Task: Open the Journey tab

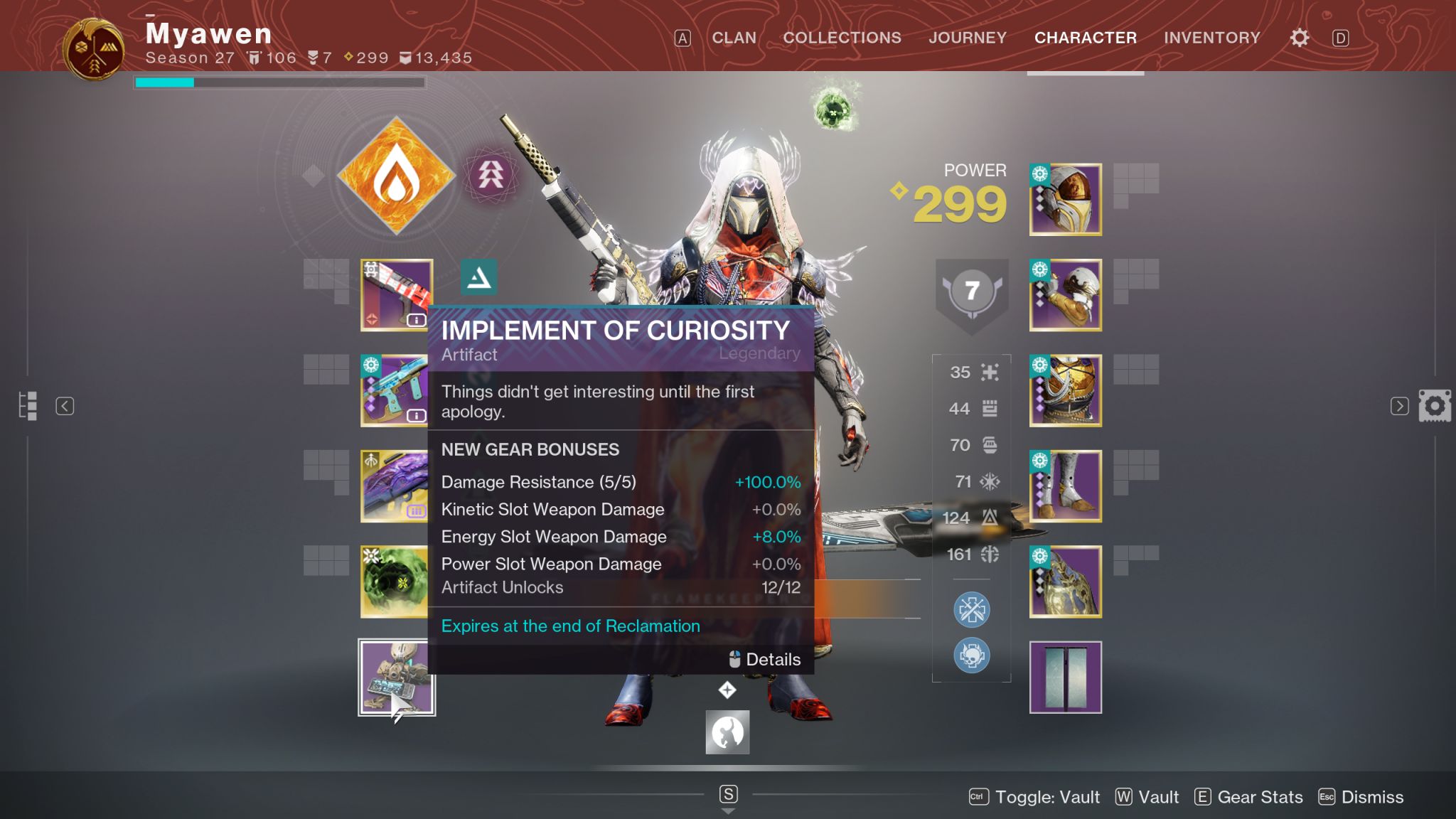Action: pos(967,38)
